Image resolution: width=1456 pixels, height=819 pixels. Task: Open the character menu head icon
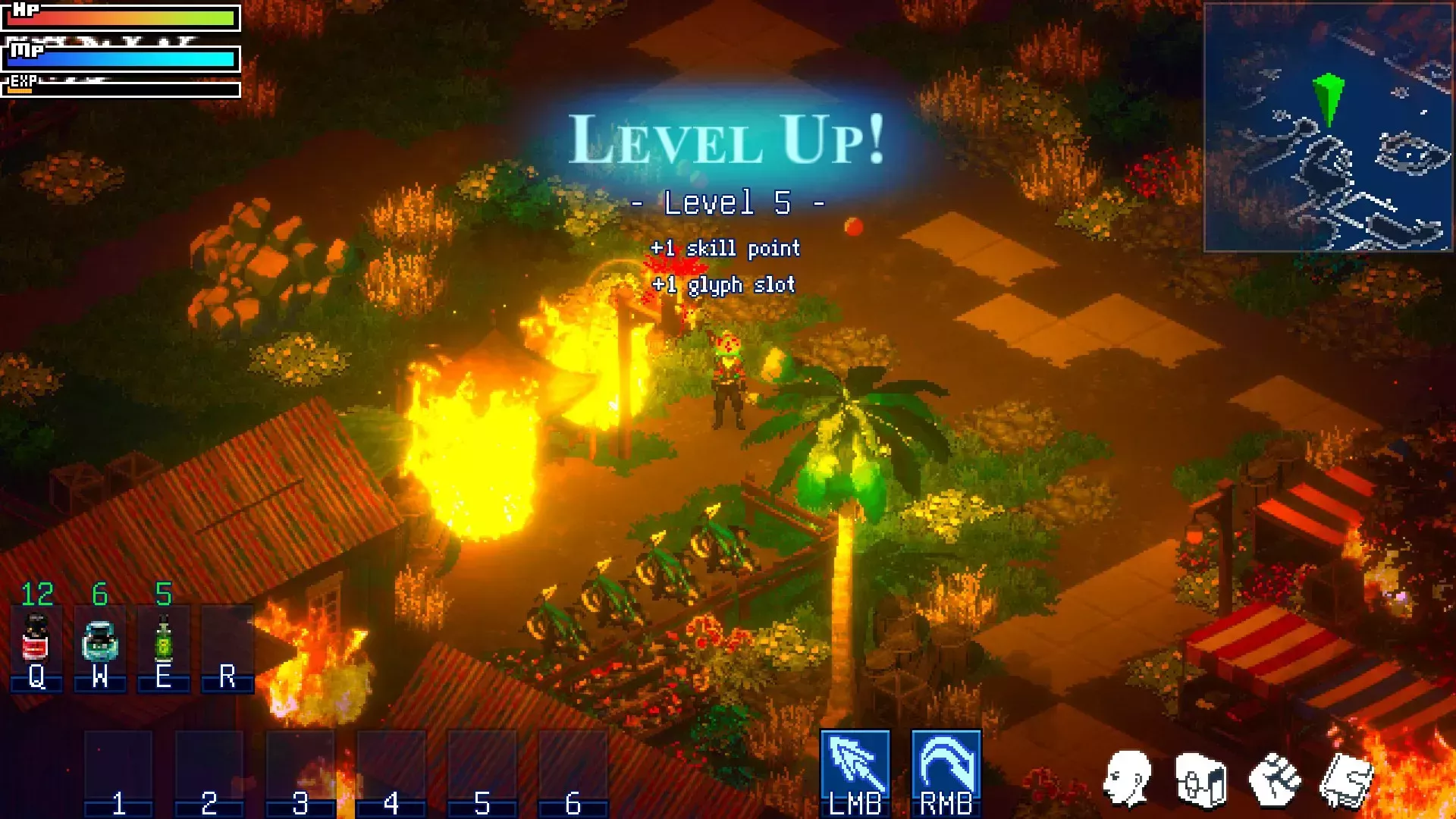pos(1128,779)
